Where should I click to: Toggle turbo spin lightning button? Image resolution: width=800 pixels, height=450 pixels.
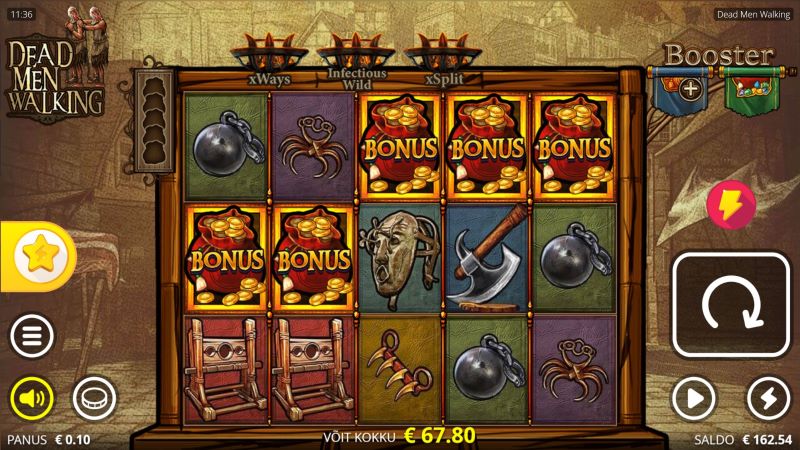coord(768,399)
